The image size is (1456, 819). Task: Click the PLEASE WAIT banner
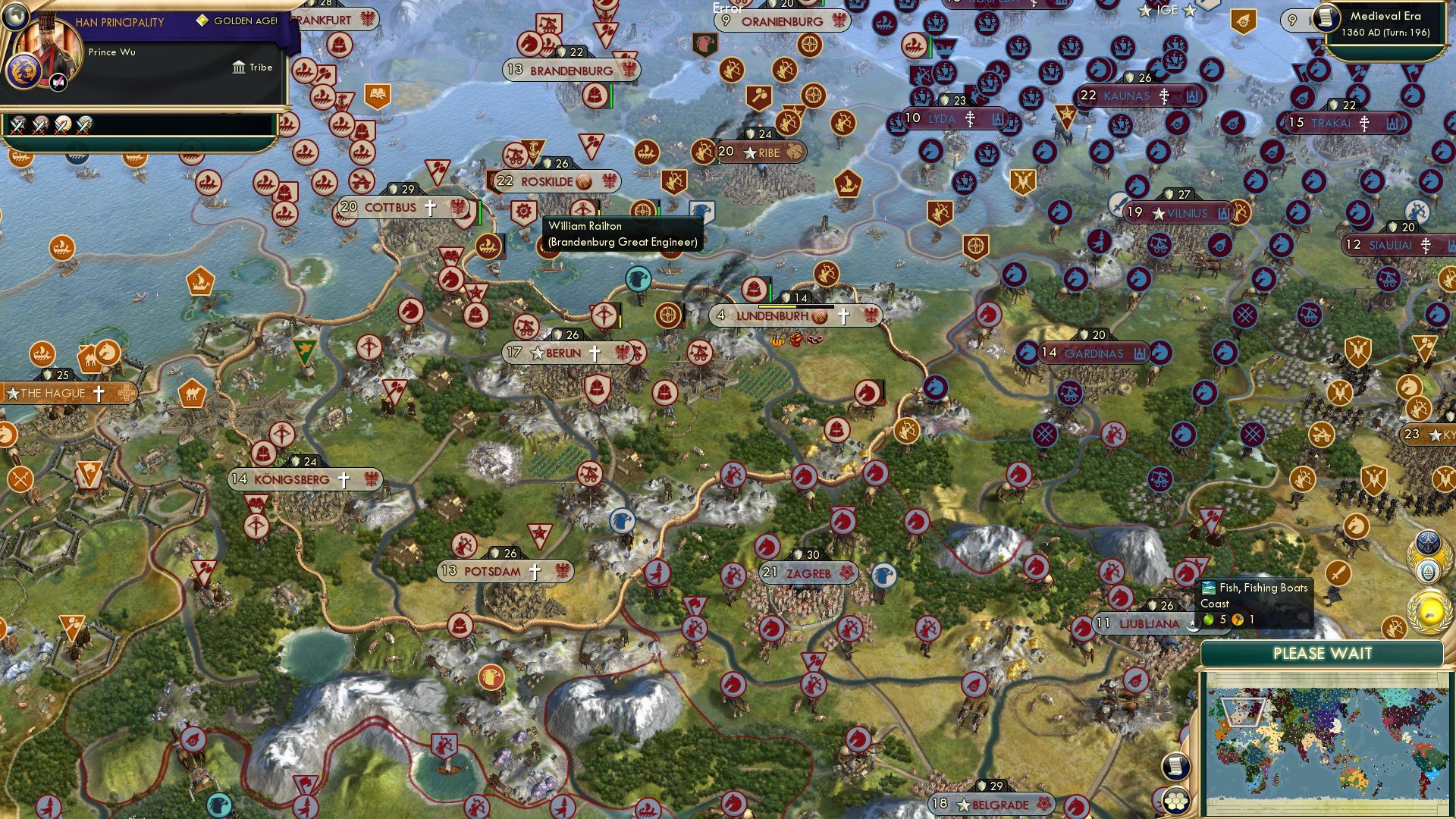coord(1325,653)
